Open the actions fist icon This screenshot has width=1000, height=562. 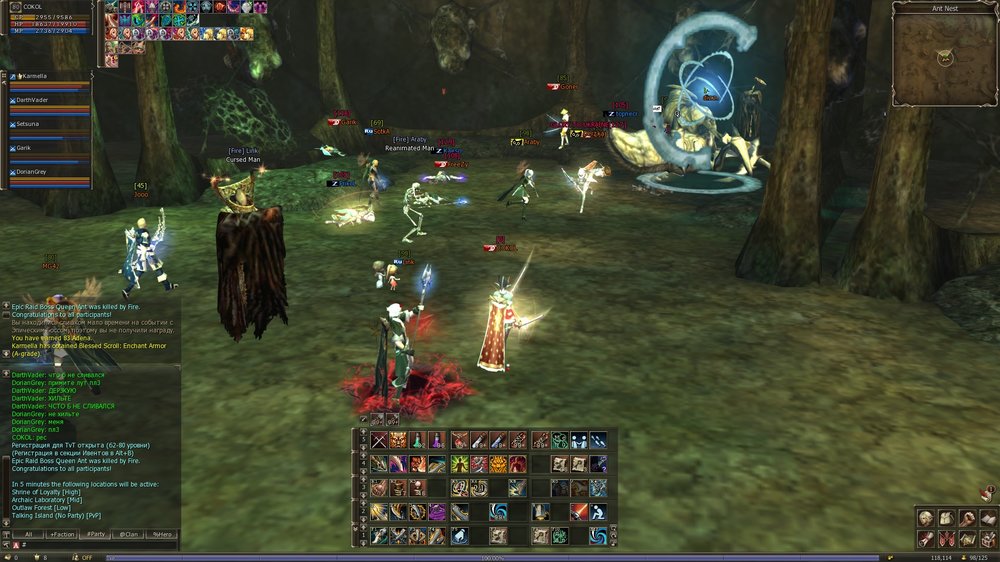coord(967,518)
